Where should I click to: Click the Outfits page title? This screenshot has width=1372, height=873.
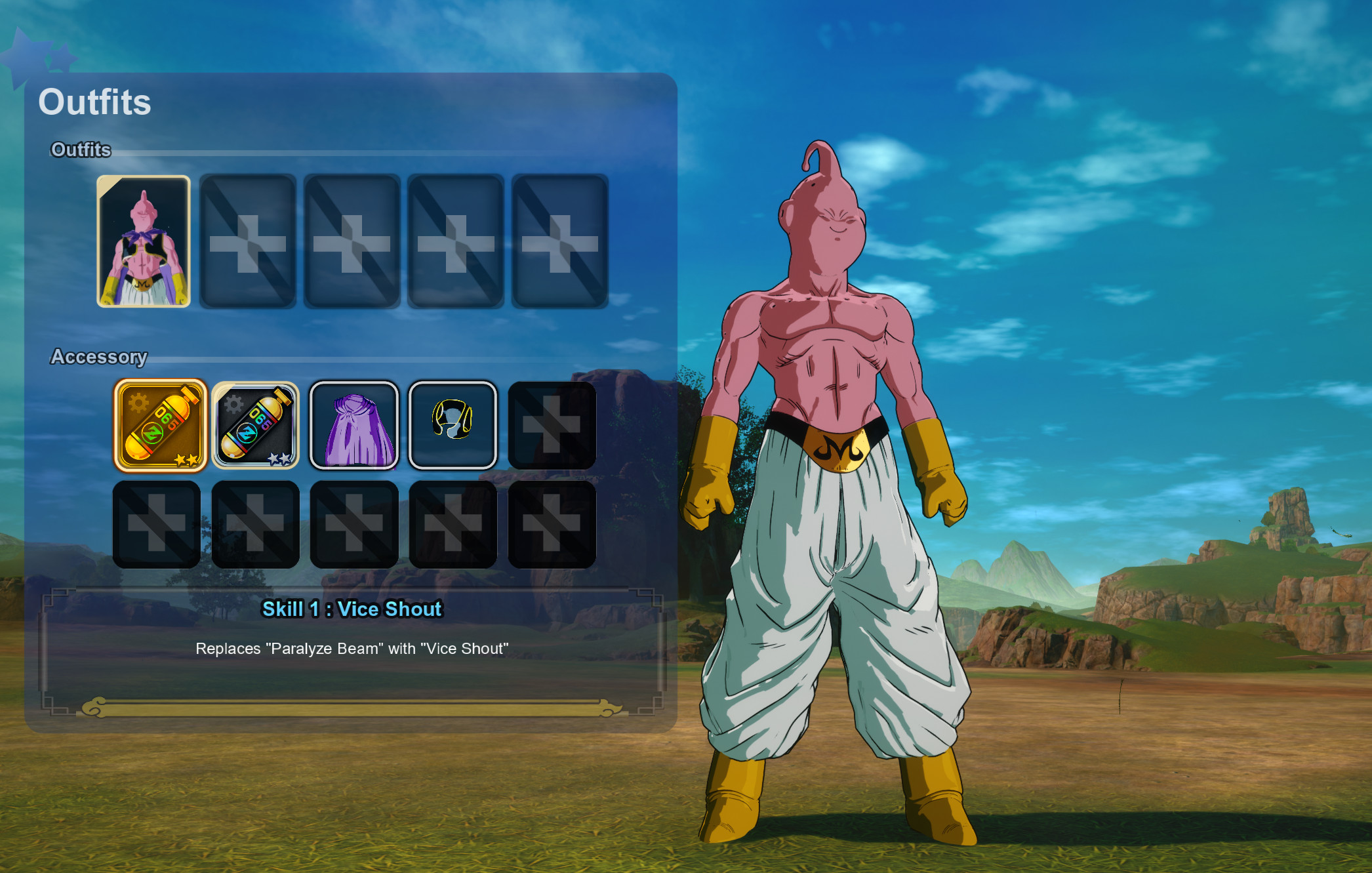click(95, 101)
